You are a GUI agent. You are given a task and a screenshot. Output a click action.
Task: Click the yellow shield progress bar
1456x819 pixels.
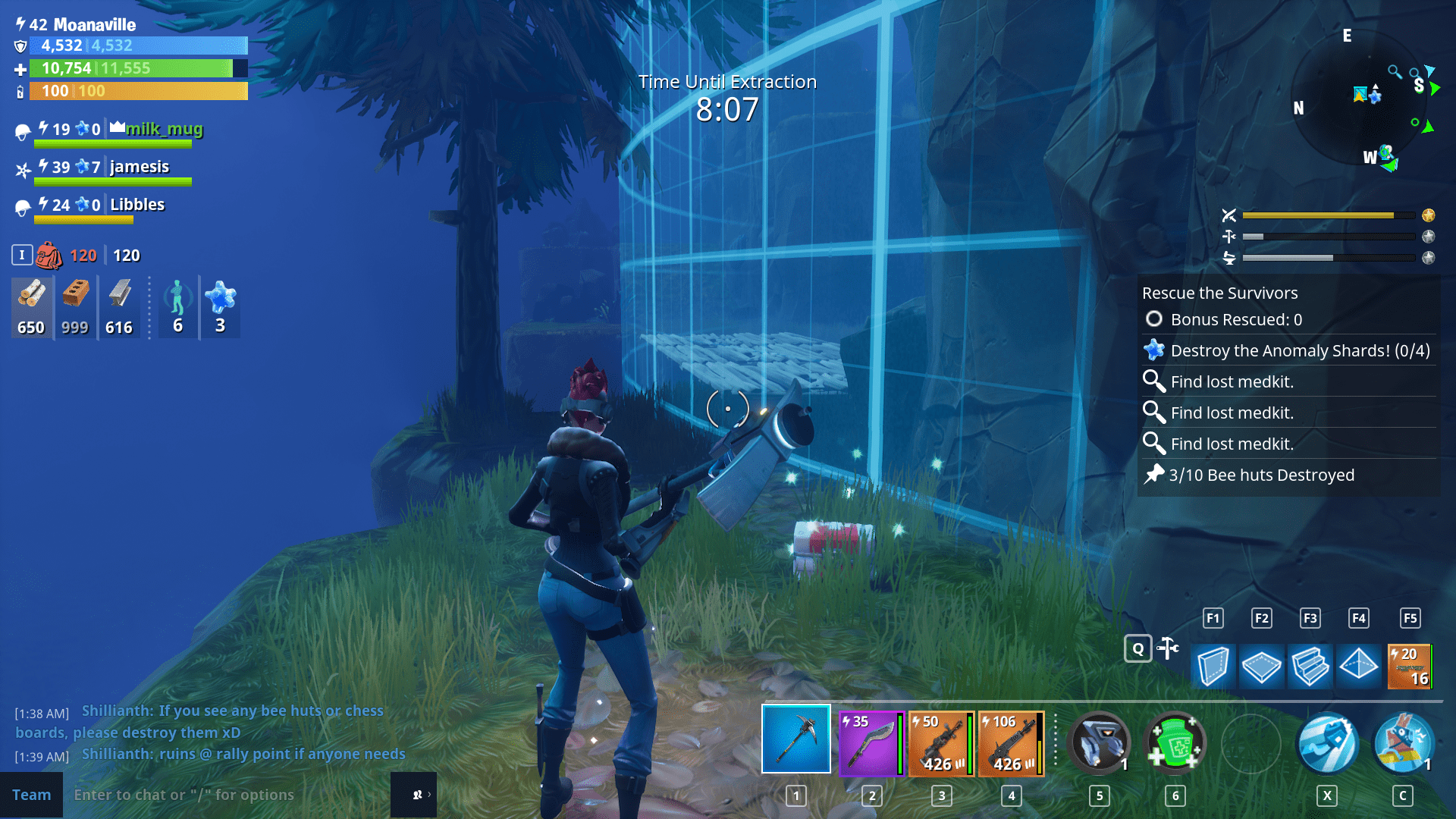136,91
